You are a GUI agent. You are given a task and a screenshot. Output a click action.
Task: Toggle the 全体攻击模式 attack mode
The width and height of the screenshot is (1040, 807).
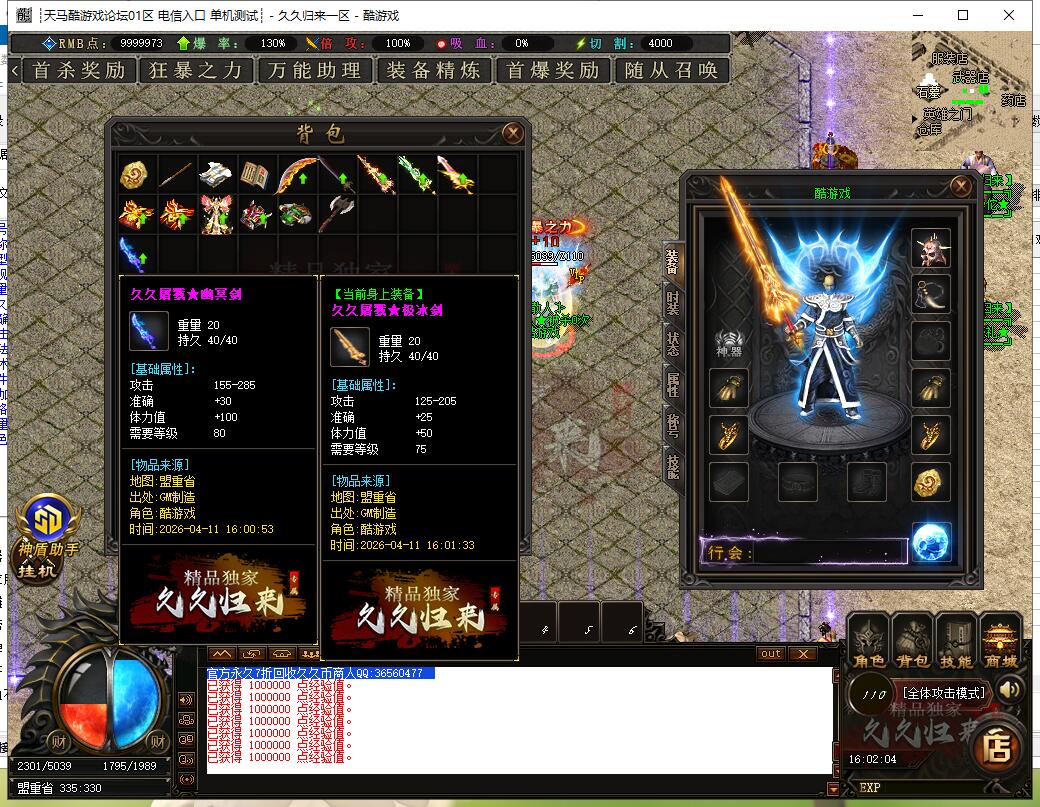[x=944, y=692]
